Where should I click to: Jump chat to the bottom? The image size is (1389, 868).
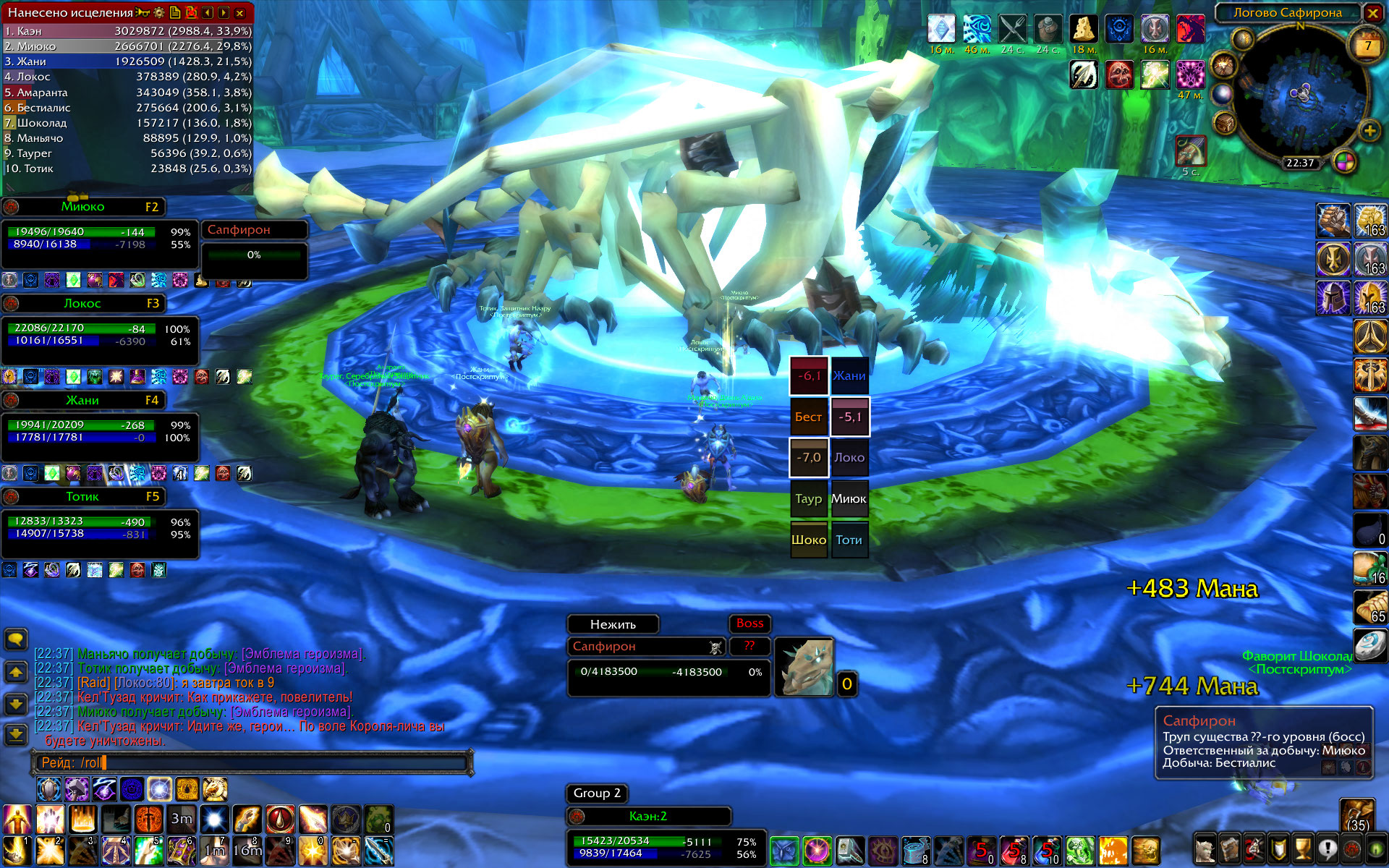point(16,736)
